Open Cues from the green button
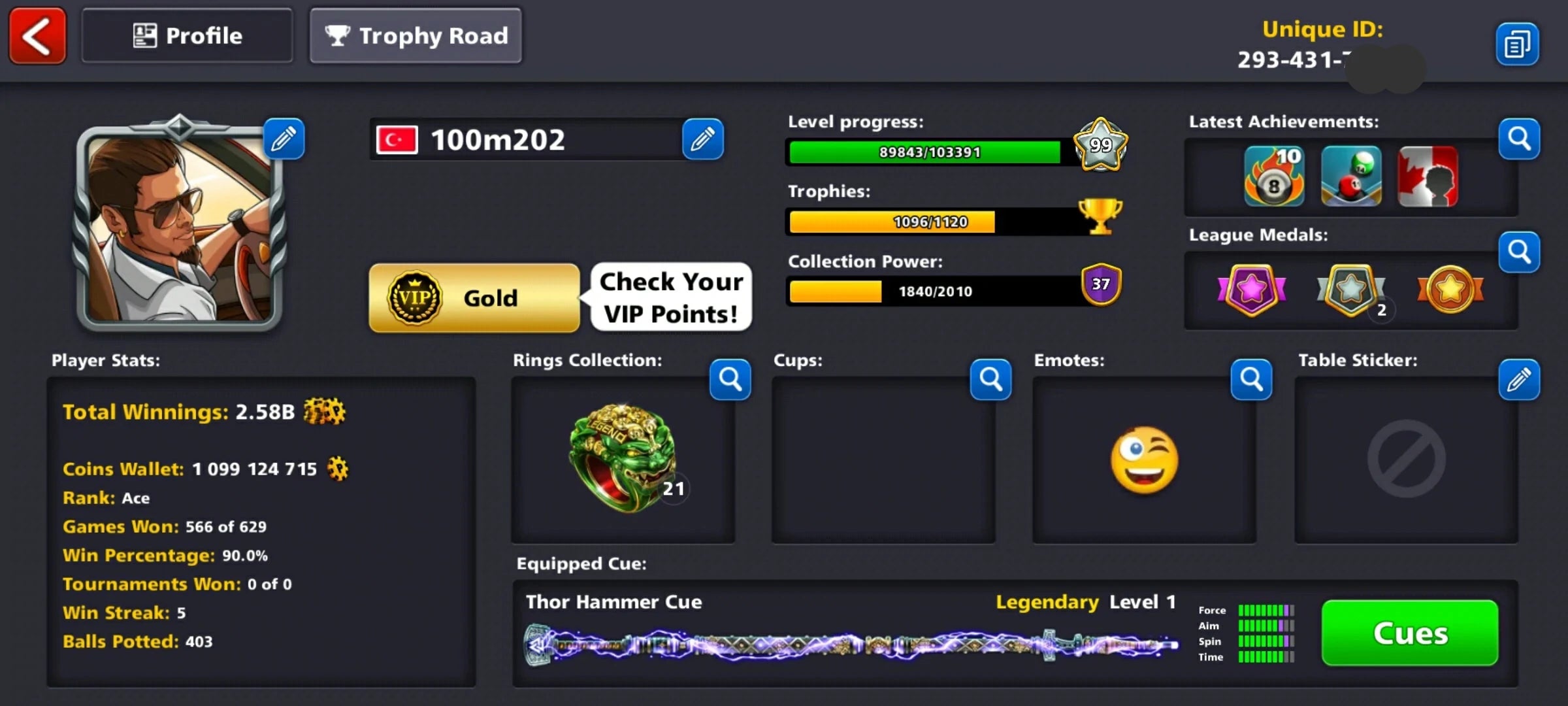 1409,633
